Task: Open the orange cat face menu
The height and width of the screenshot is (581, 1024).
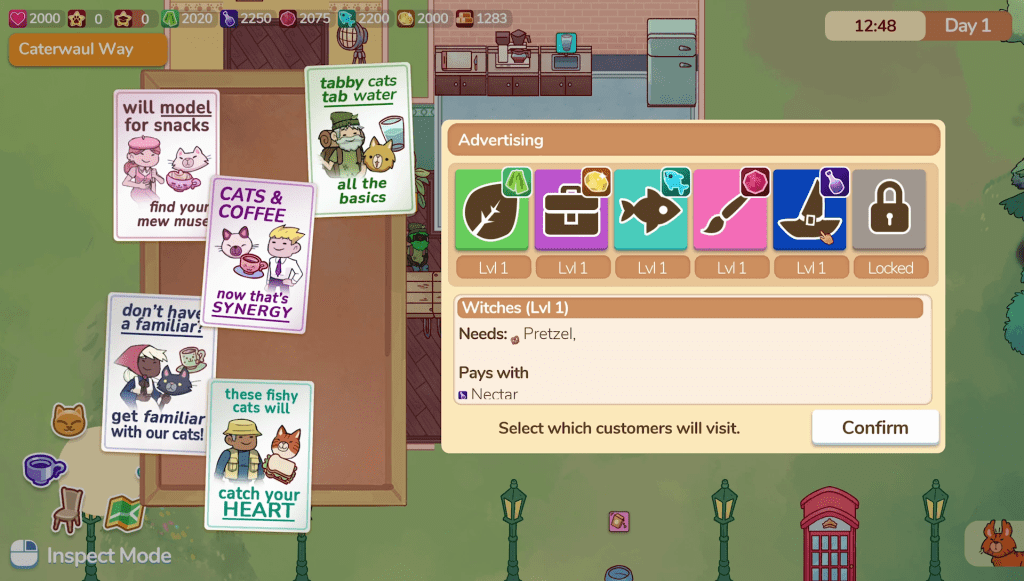Action: coord(69,422)
